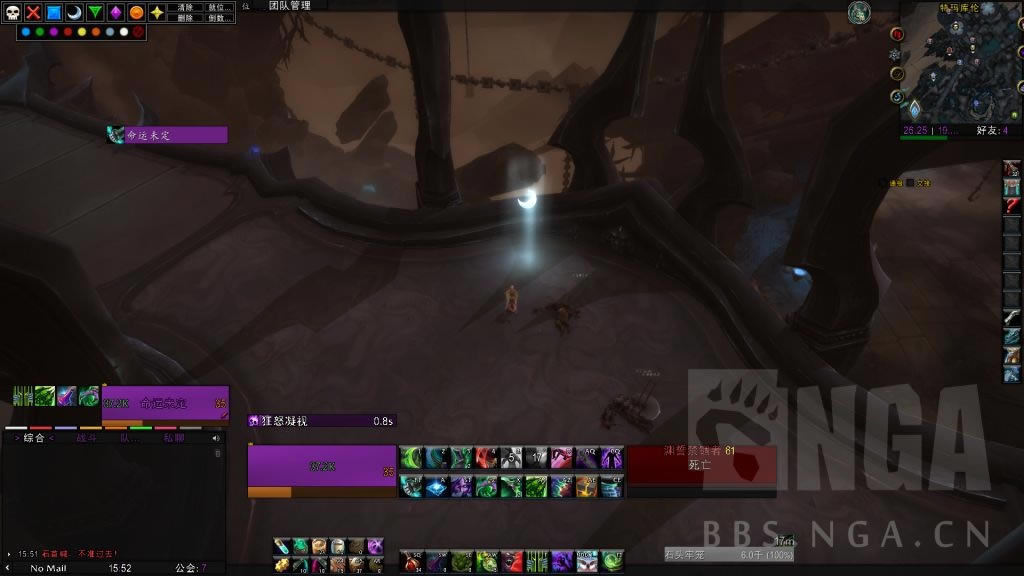Choose the purple diamond raid marker
This screenshot has width=1024, height=576.
pyautogui.click(x=116, y=12)
